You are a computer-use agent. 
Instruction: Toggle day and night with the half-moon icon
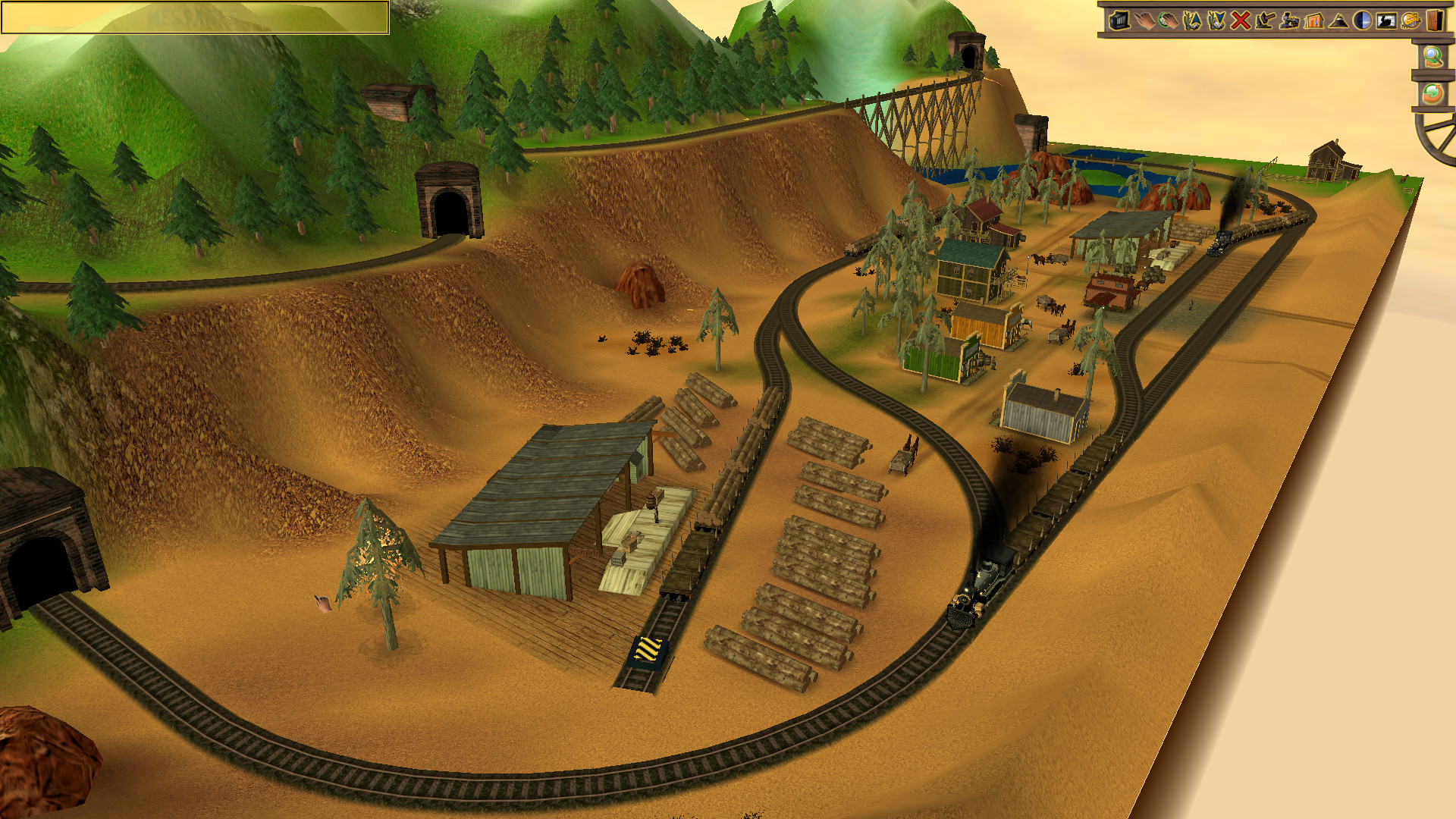pyautogui.click(x=1361, y=21)
